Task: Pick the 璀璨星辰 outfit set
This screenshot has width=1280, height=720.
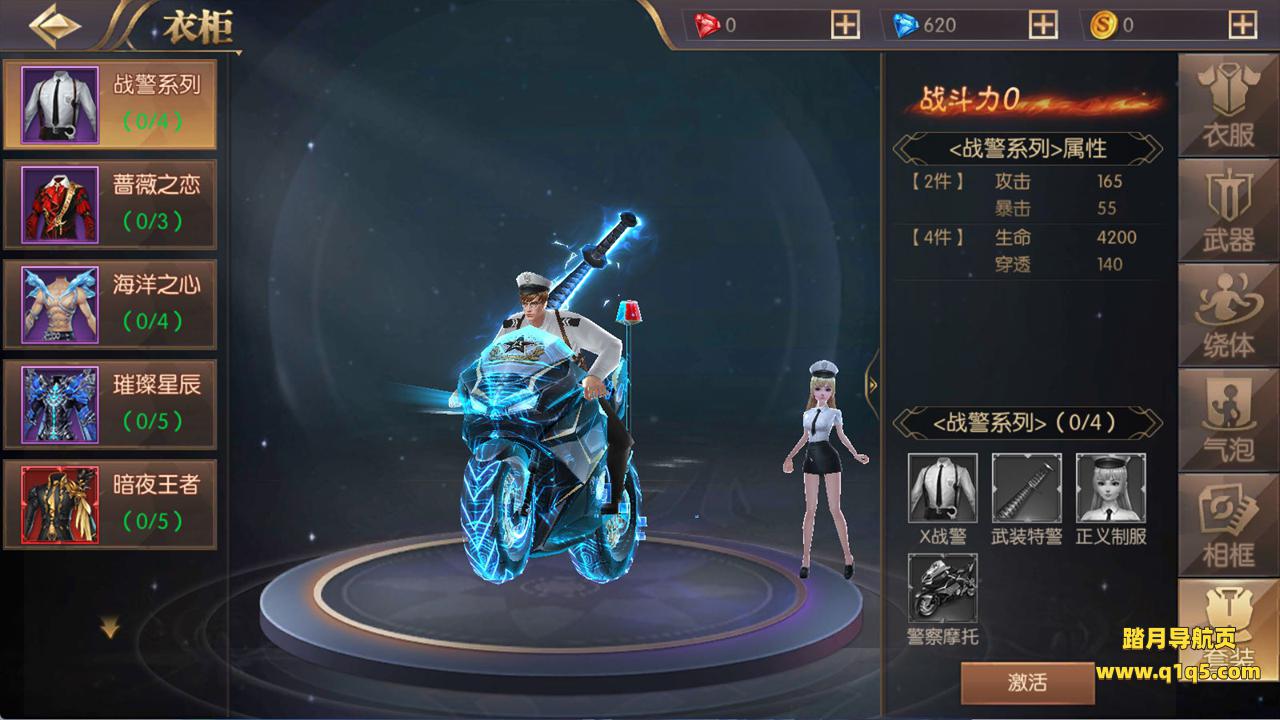Action: (x=109, y=404)
